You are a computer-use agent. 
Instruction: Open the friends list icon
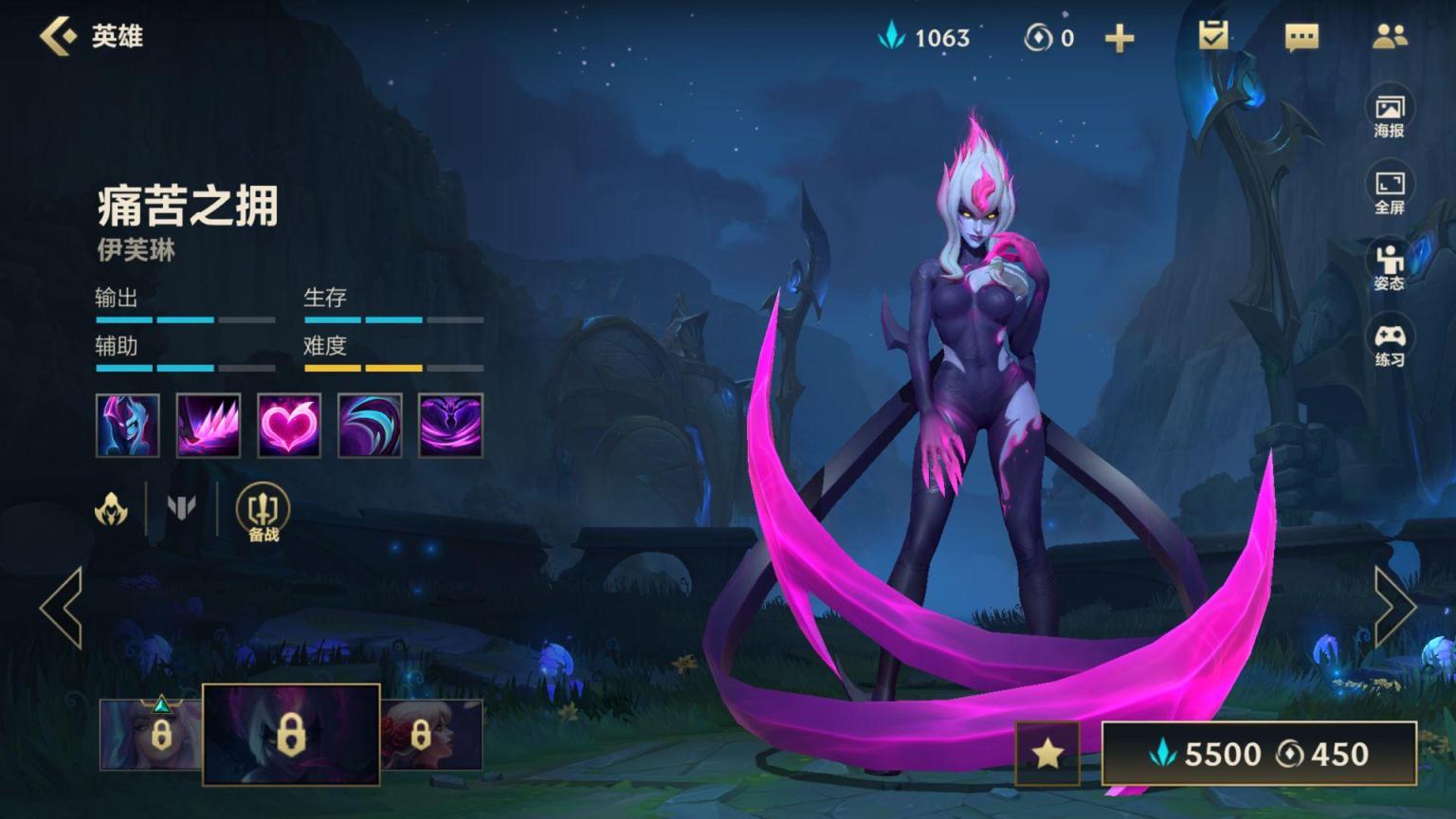[1389, 36]
